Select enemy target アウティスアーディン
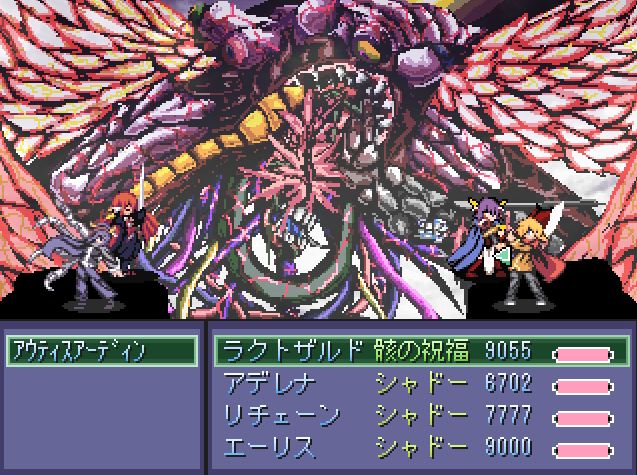 coord(100,350)
